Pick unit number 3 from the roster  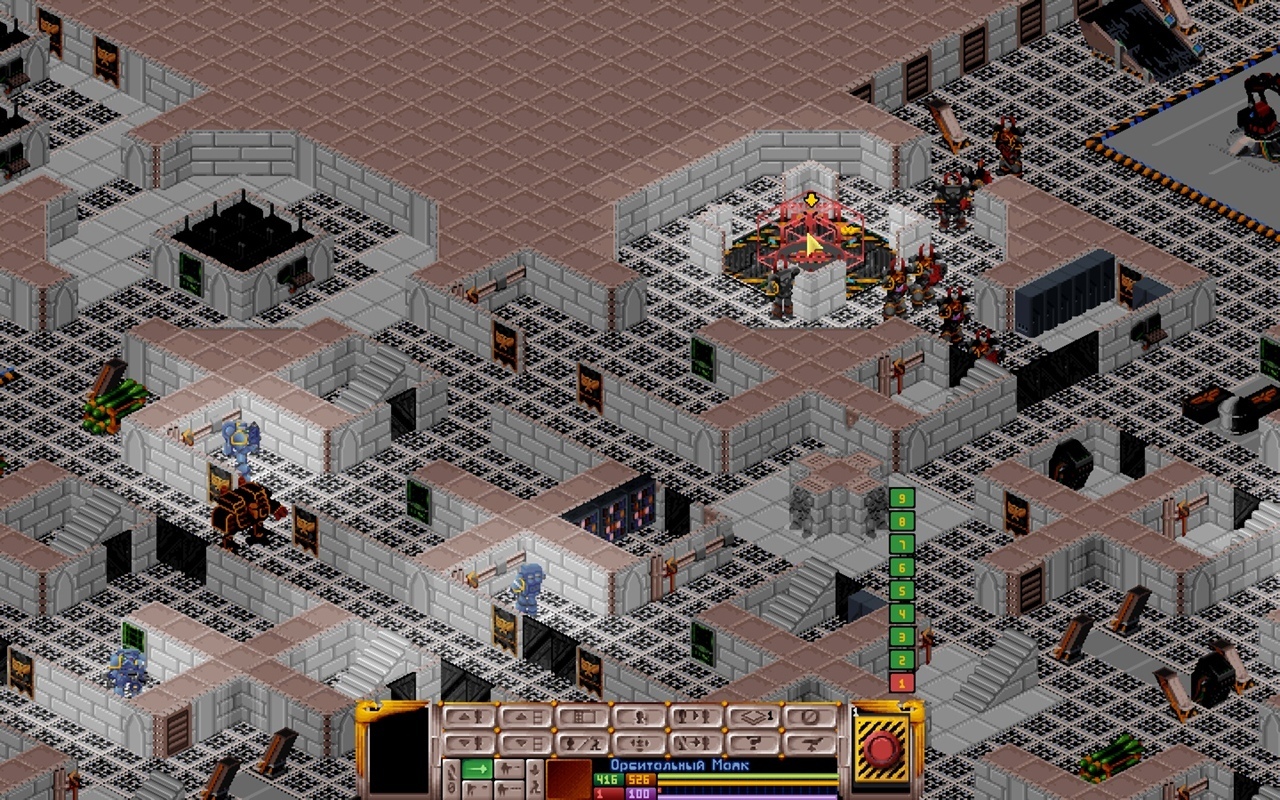click(902, 637)
